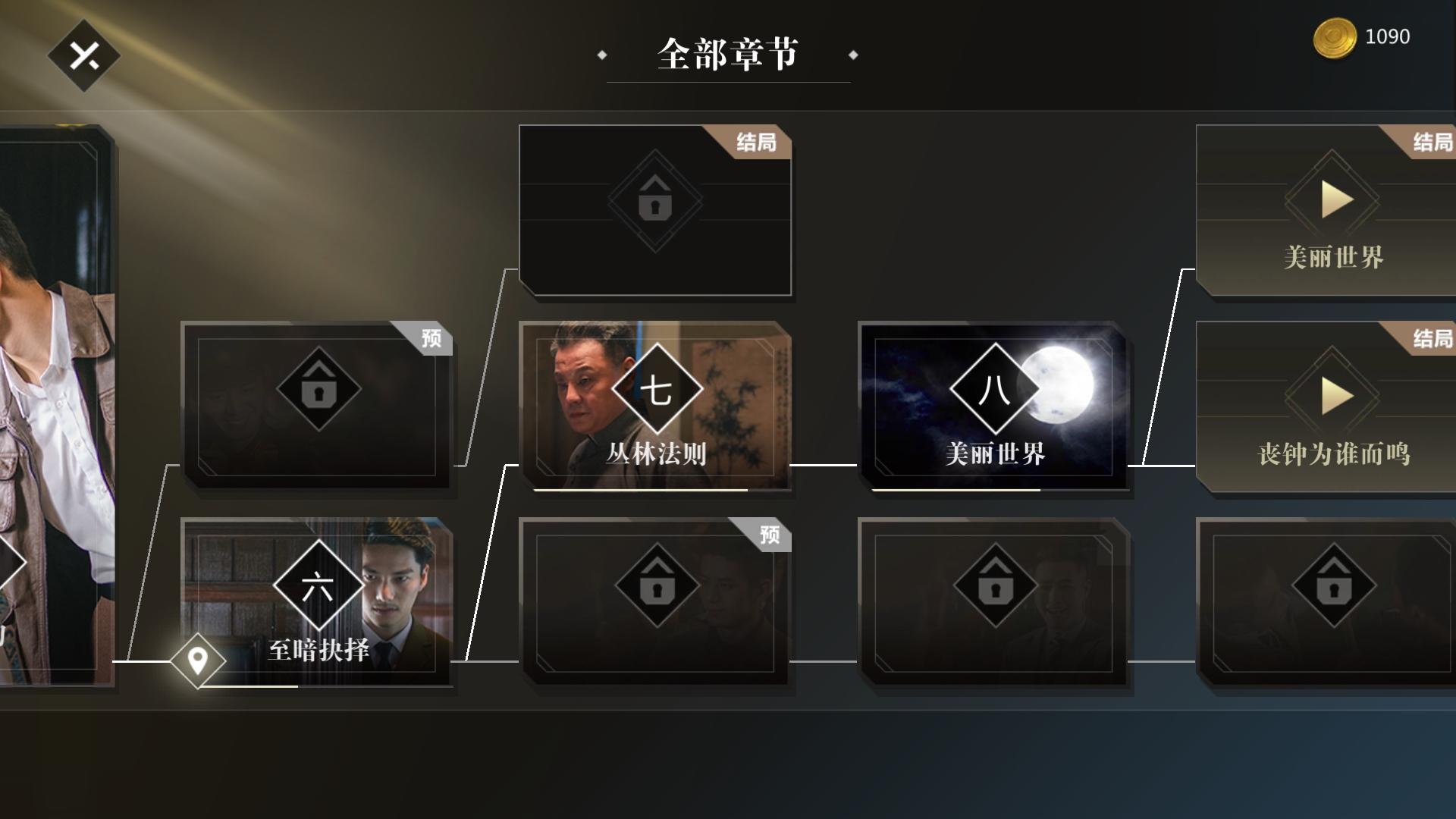Click the 结局 tag on the top dark ending card
This screenshot has height=819, width=1456.
pyautogui.click(x=757, y=142)
